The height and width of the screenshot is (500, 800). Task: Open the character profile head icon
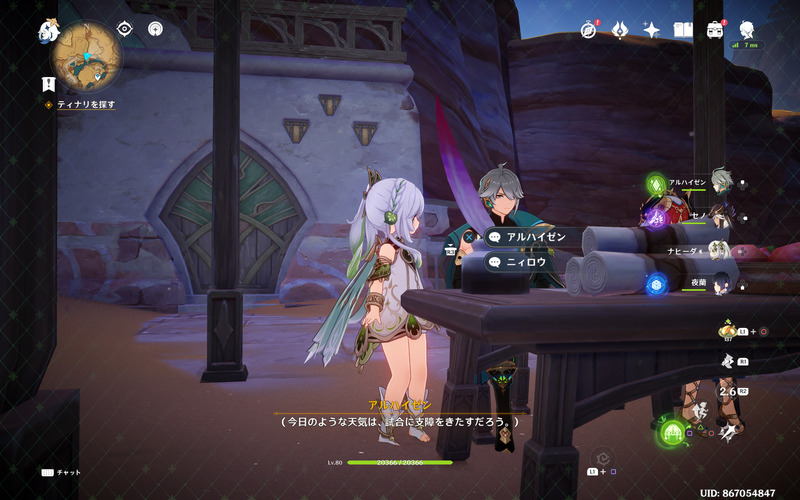tap(746, 30)
